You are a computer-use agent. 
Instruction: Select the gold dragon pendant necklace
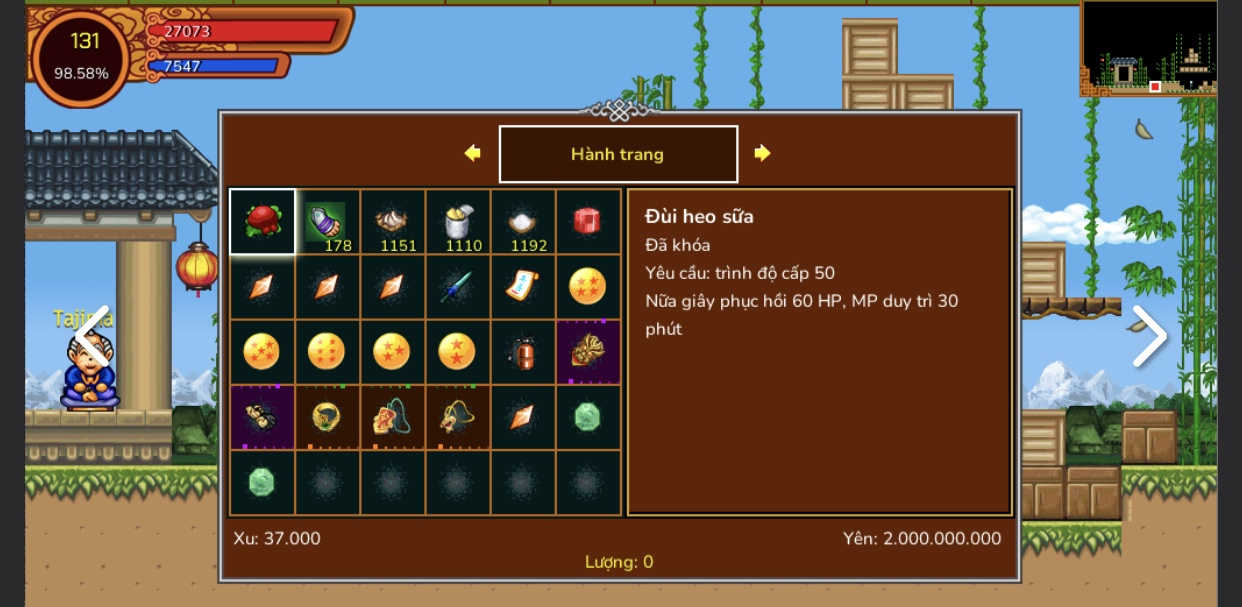(x=457, y=417)
